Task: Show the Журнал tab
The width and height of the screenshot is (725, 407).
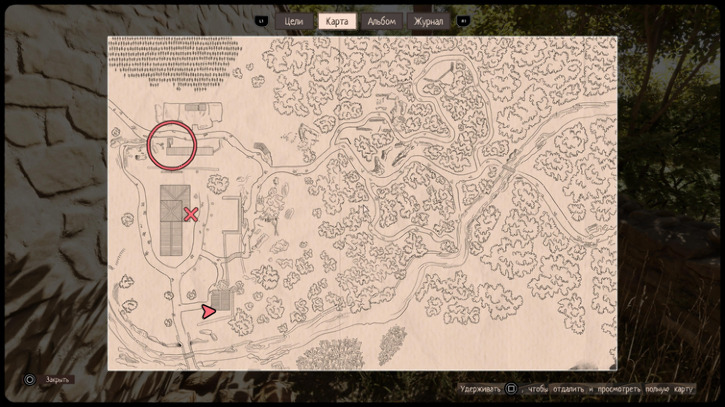Action: 427,21
